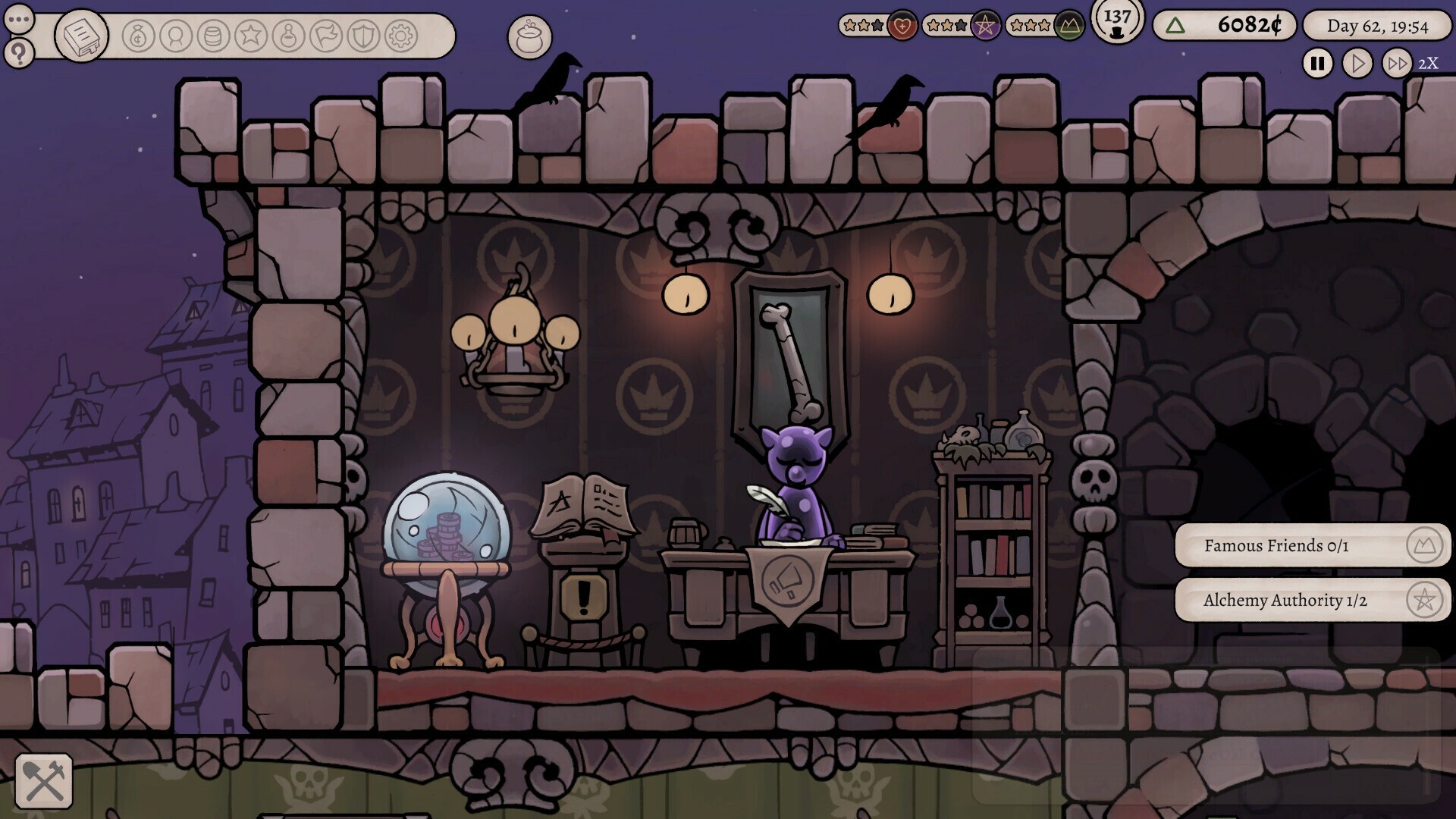Pause the game
This screenshot has width=1456, height=819.
[1316, 64]
